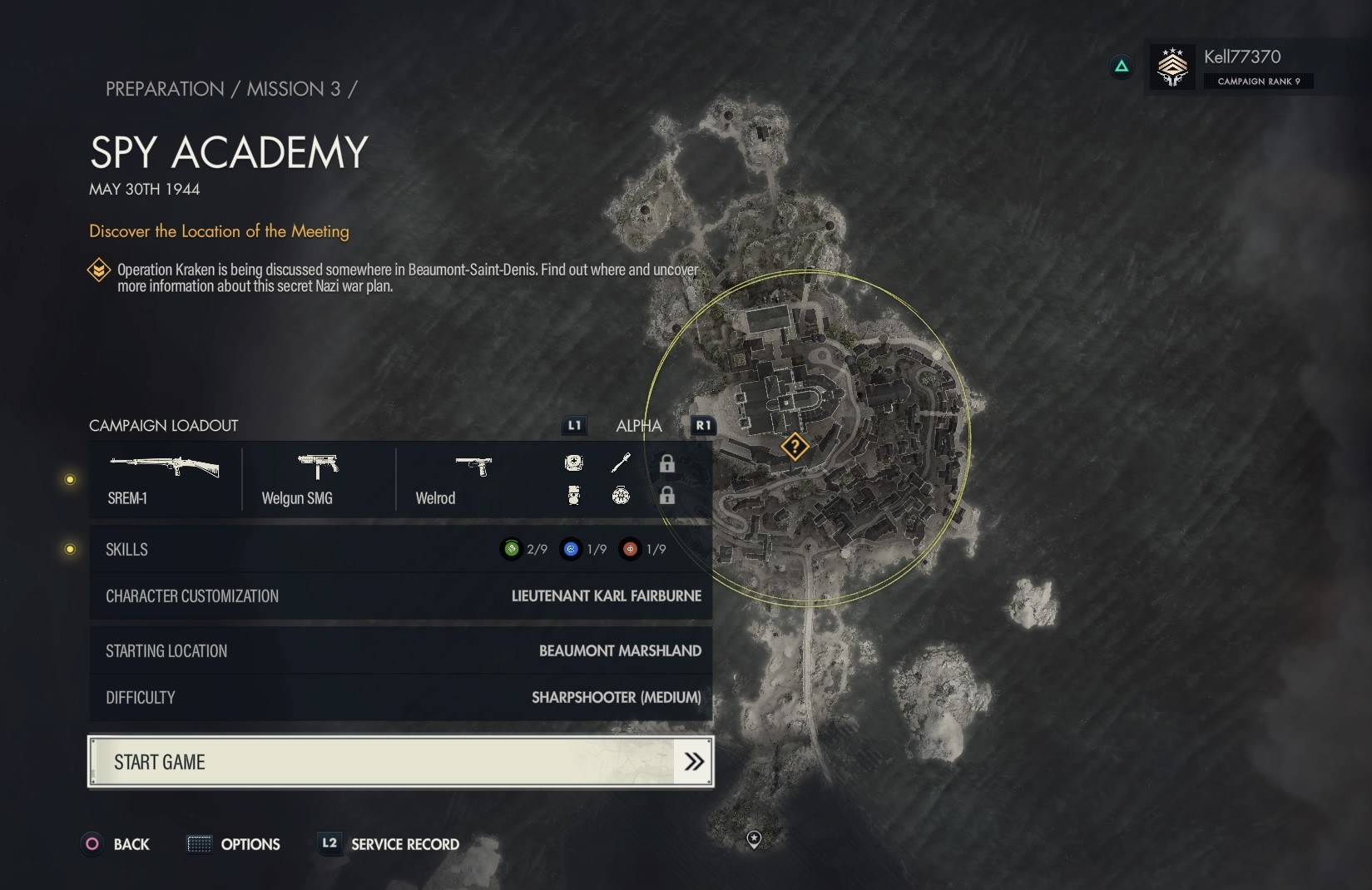This screenshot has height=890, width=1372.
Task: Go back to the previous screen
Action: (116, 844)
